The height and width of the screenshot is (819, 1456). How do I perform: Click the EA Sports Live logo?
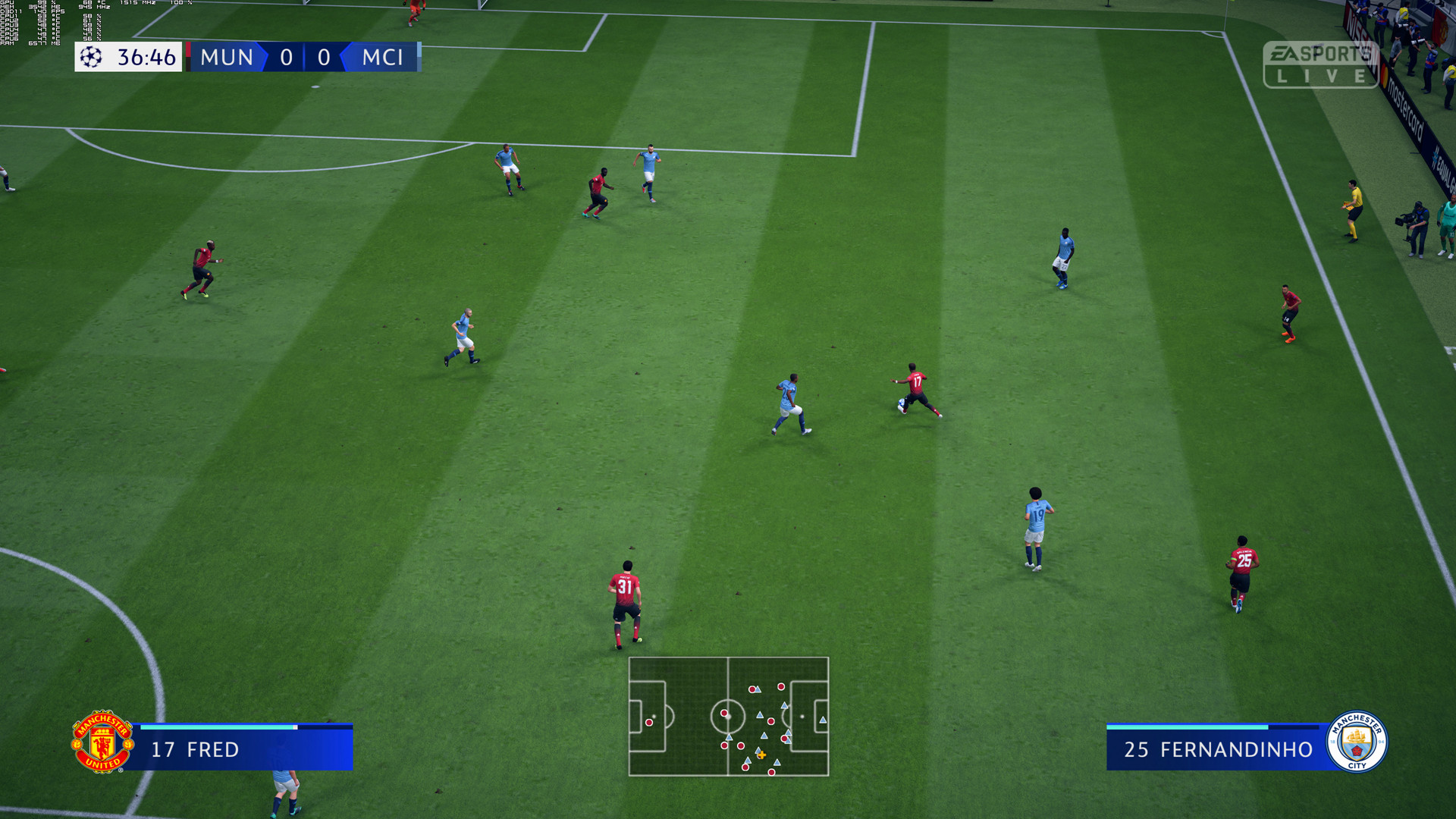click(x=1320, y=64)
